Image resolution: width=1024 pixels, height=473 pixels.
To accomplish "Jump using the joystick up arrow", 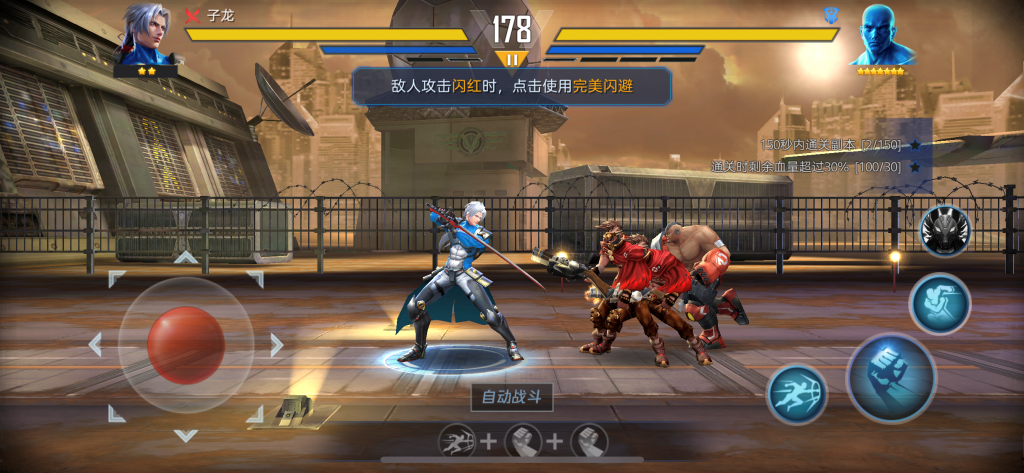I will pyautogui.click(x=186, y=257).
